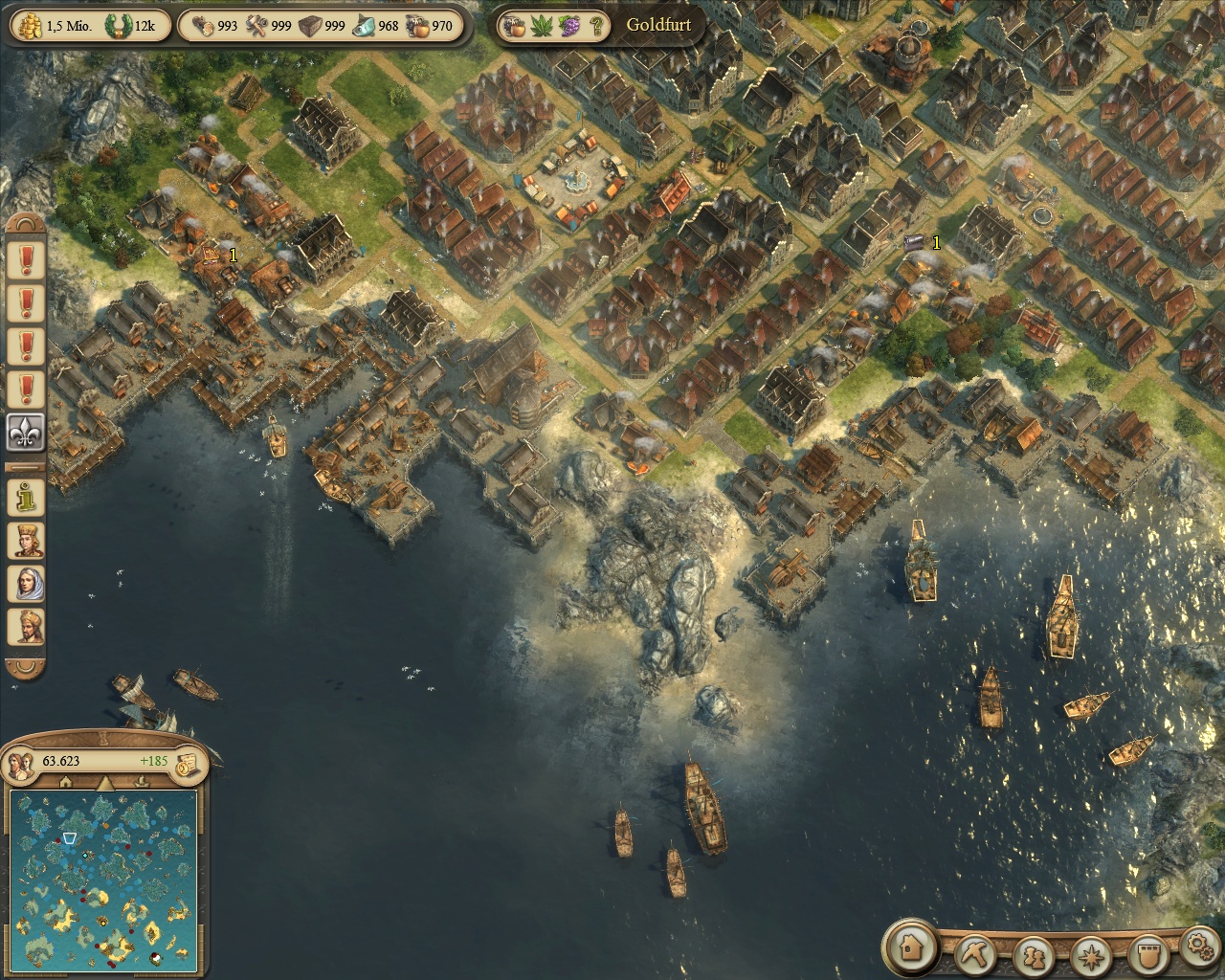
Task: Open the green info letter icon
Action: click(x=27, y=496)
